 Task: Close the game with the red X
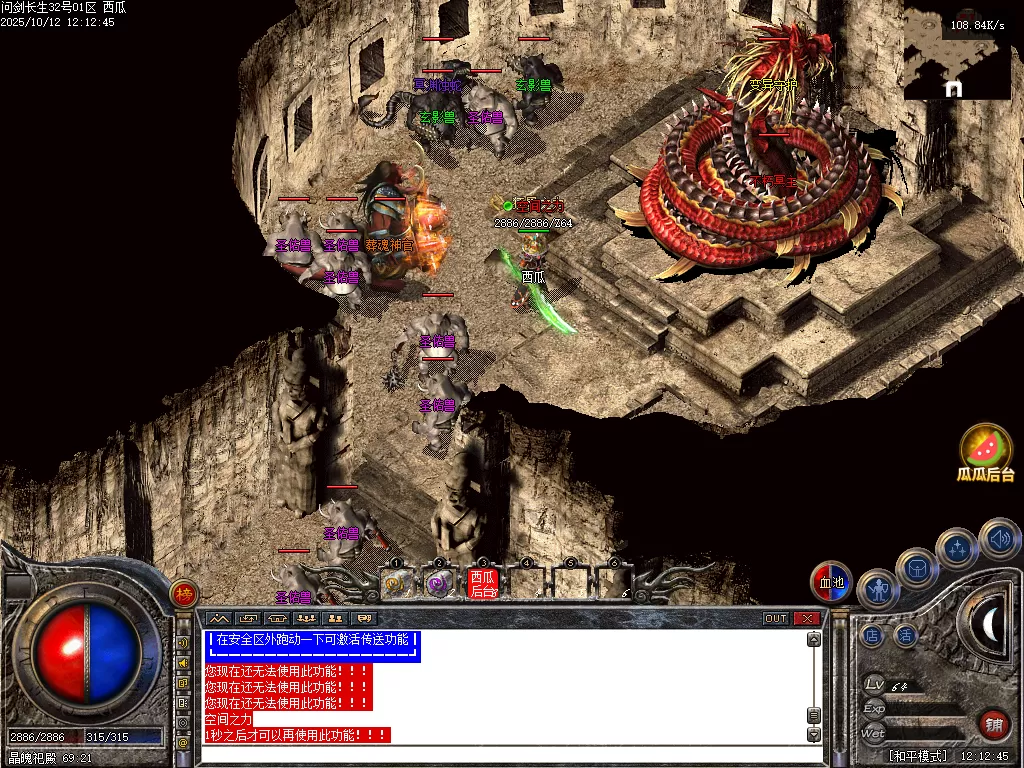806,619
